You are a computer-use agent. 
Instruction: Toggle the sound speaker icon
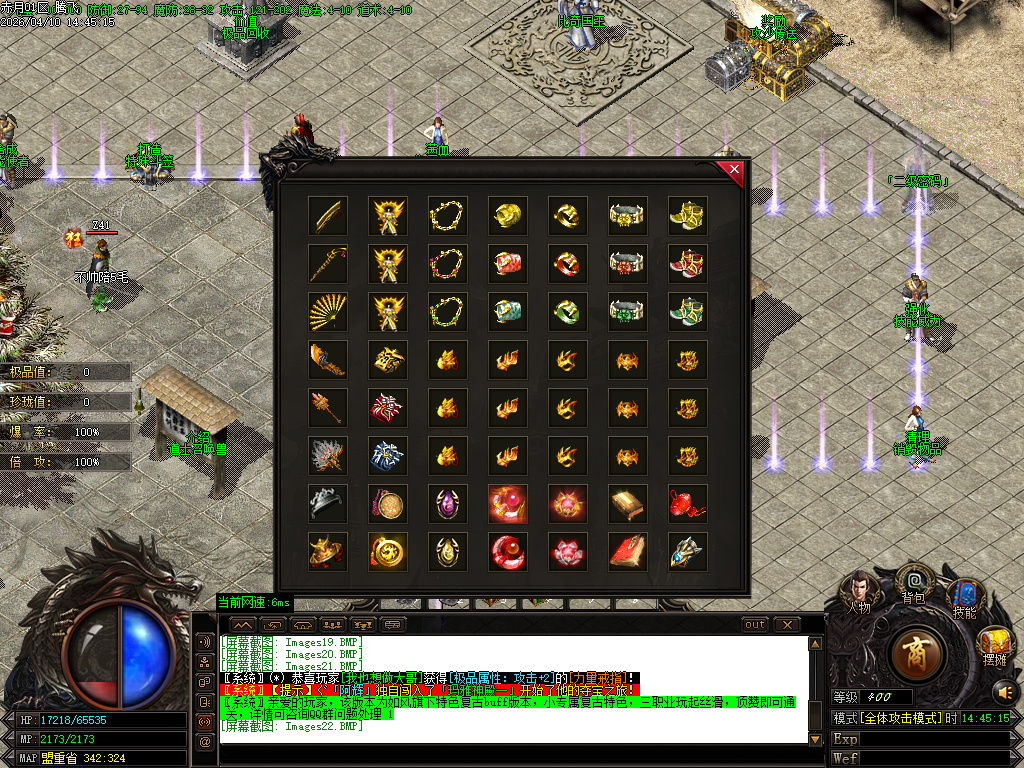click(x=1003, y=690)
